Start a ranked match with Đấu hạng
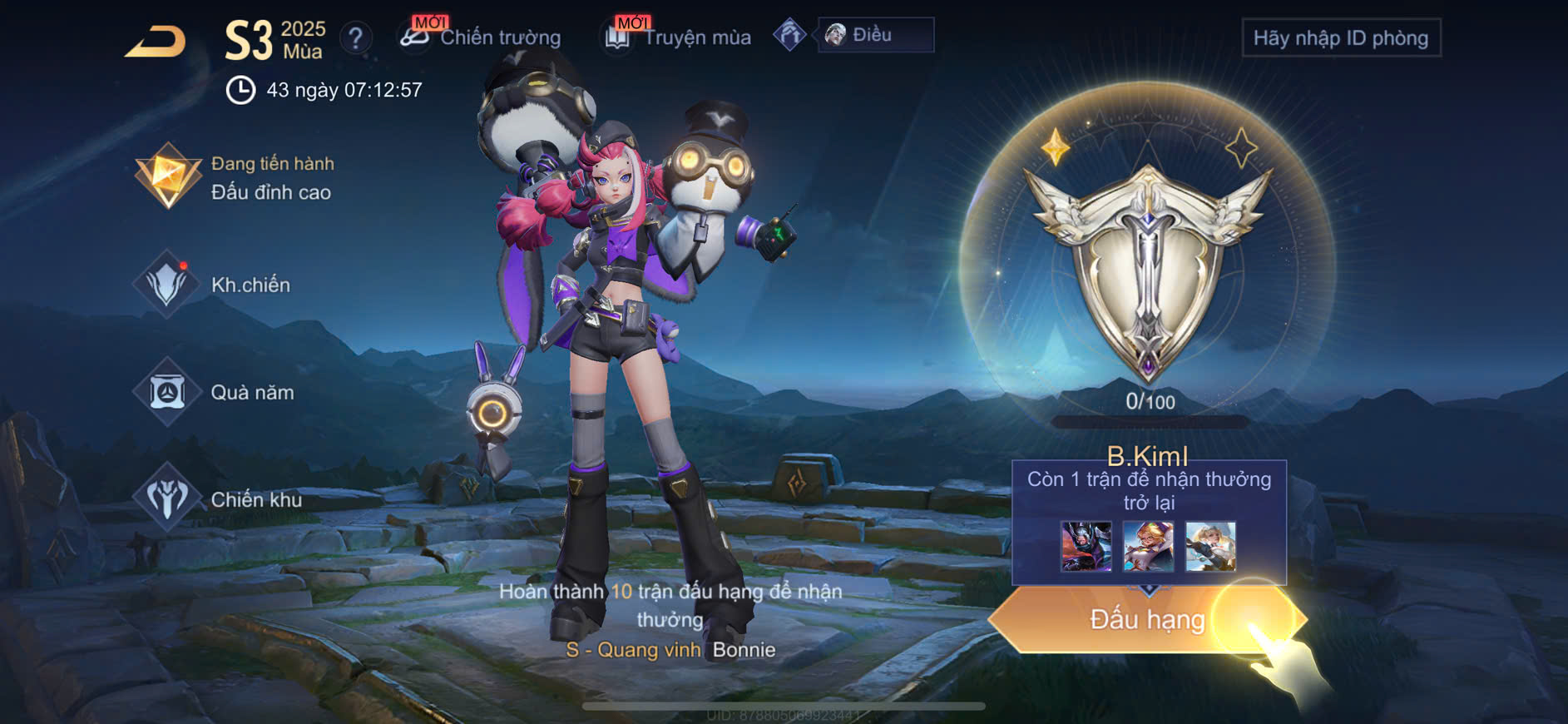This screenshot has height=724, width=1568. click(1146, 620)
